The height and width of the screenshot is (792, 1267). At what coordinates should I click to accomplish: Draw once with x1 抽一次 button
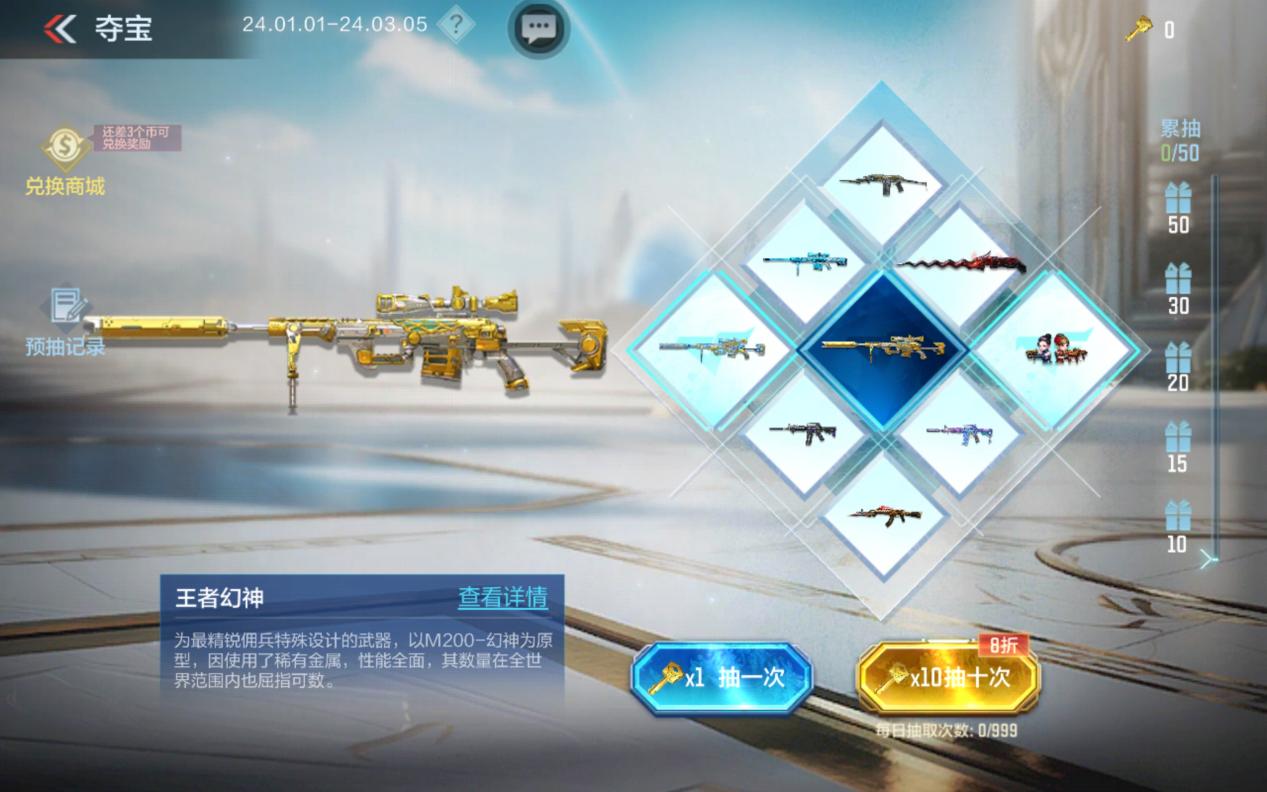pyautogui.click(x=721, y=678)
